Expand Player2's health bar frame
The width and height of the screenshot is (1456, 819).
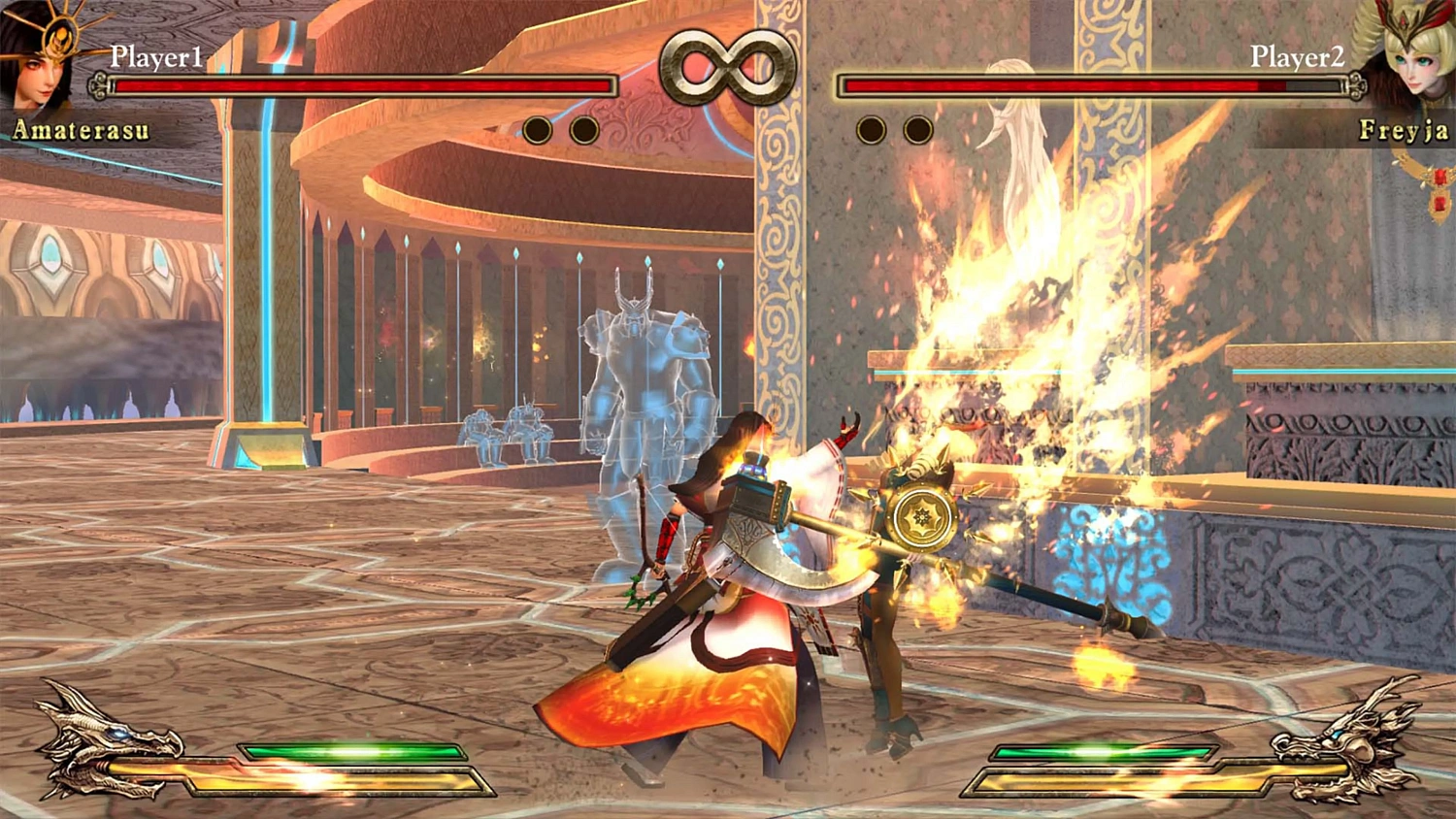[x=1097, y=86]
